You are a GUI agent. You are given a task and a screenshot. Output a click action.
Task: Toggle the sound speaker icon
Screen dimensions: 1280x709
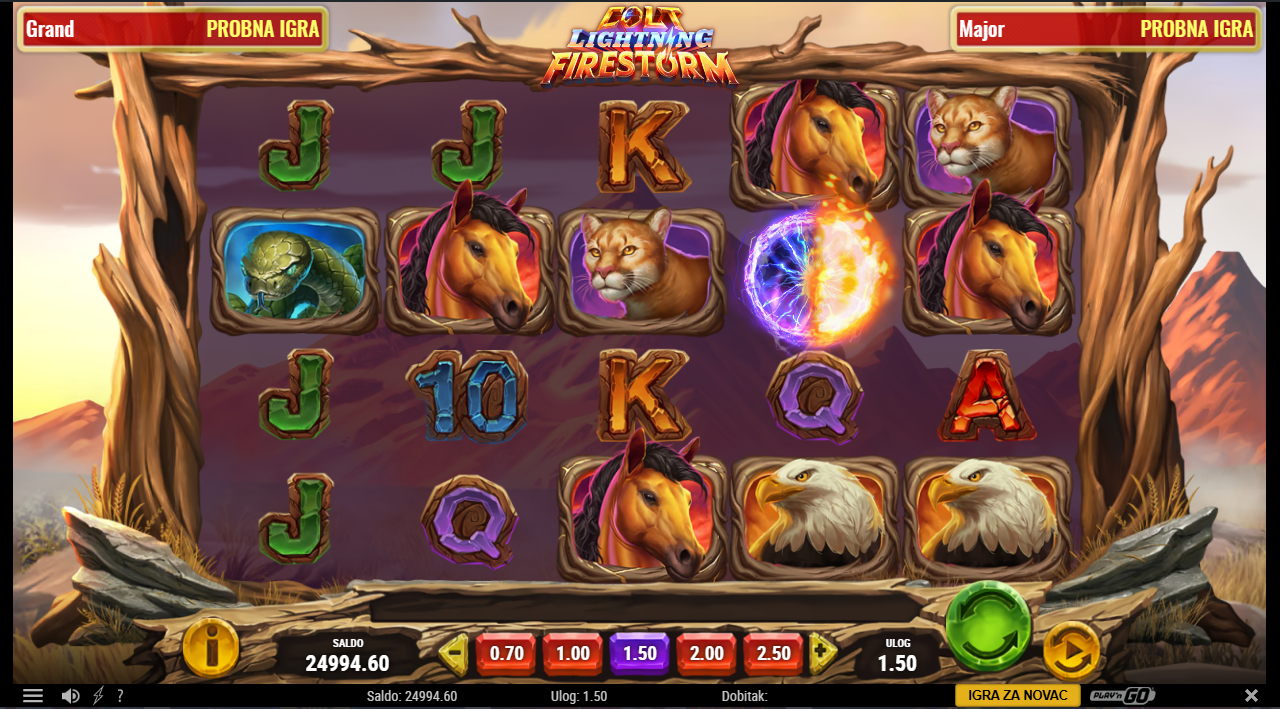coord(70,696)
